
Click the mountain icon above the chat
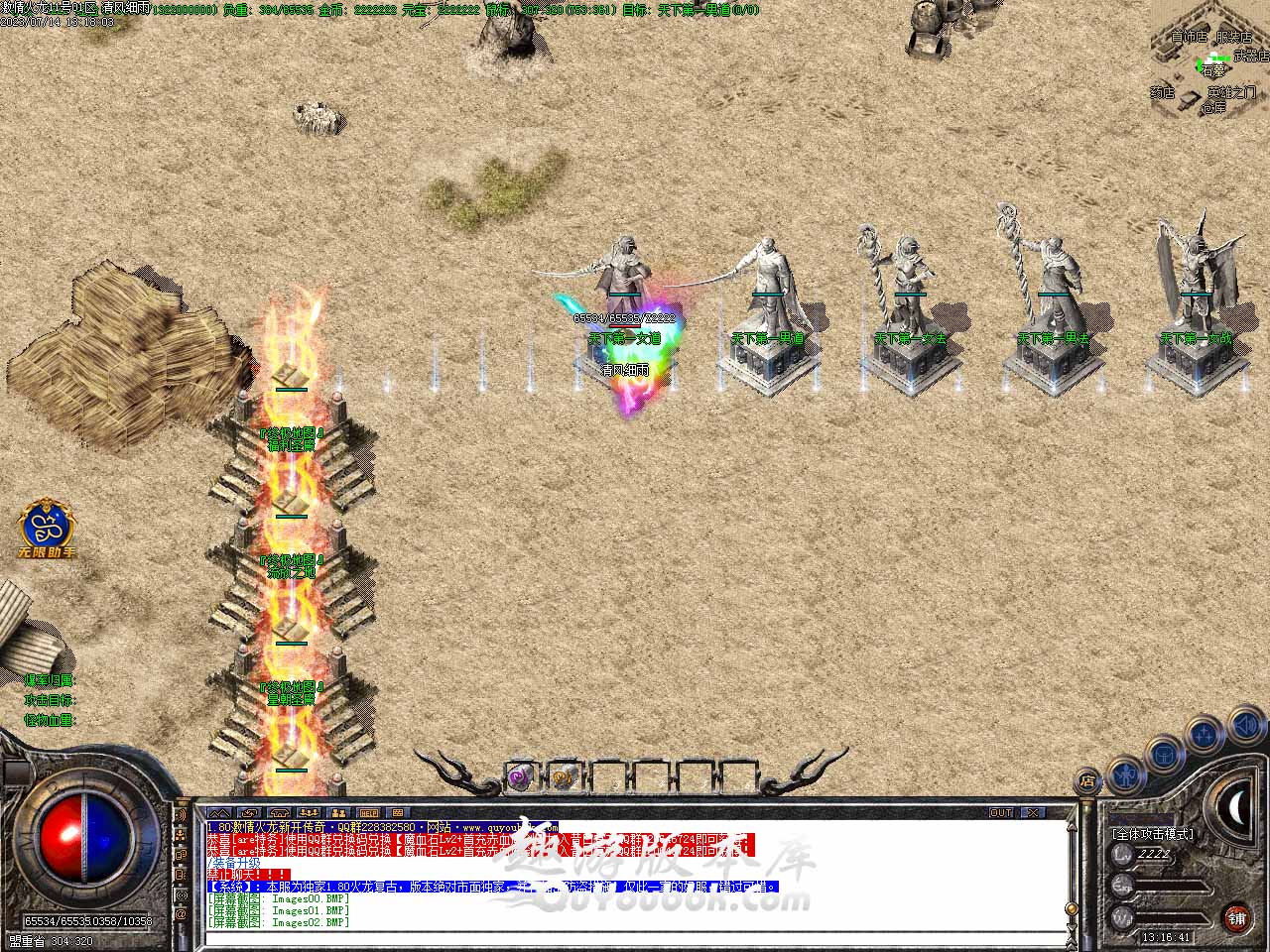[218, 813]
